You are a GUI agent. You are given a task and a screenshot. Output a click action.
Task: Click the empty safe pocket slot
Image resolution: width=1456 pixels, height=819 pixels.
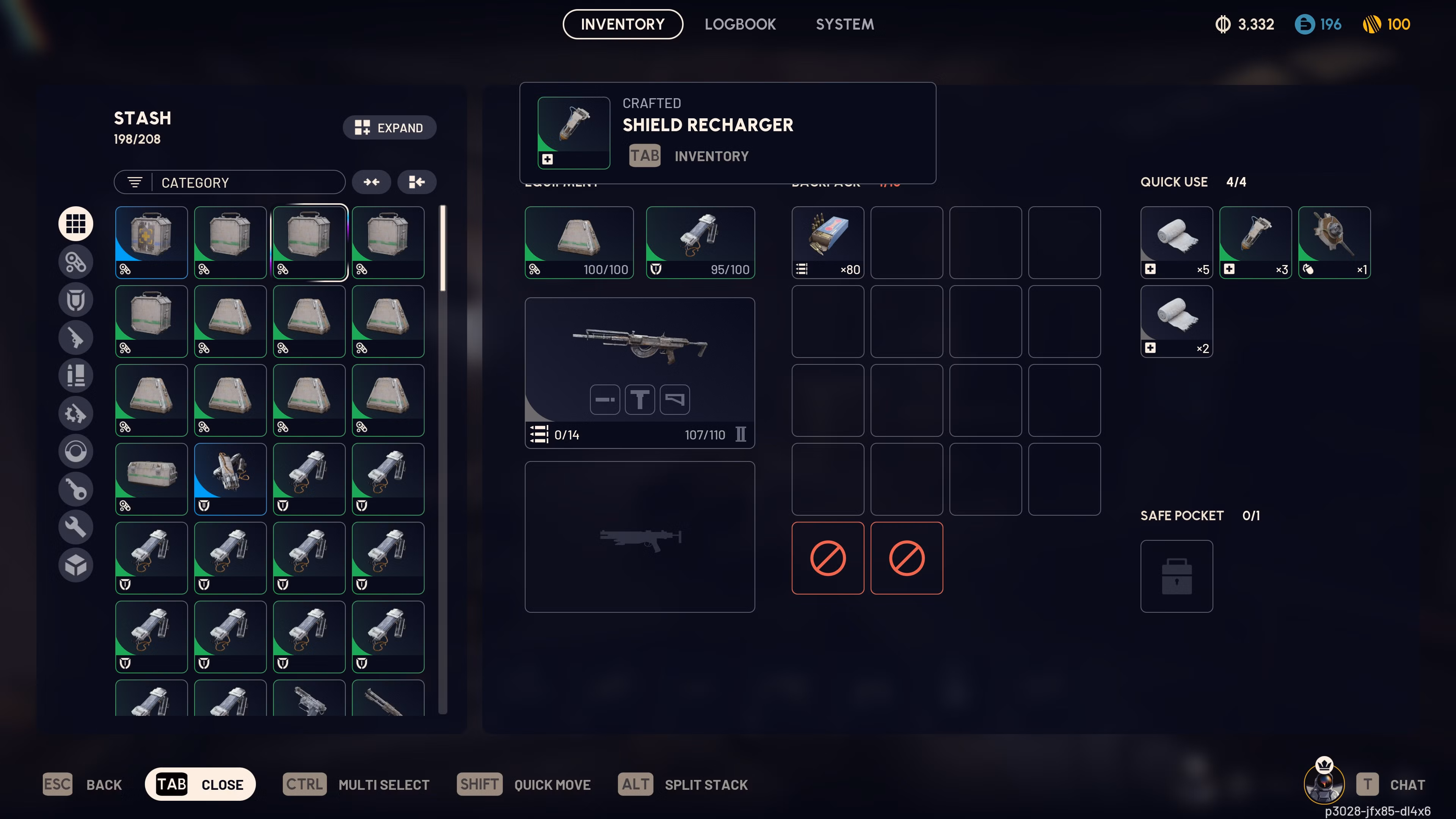(1176, 576)
